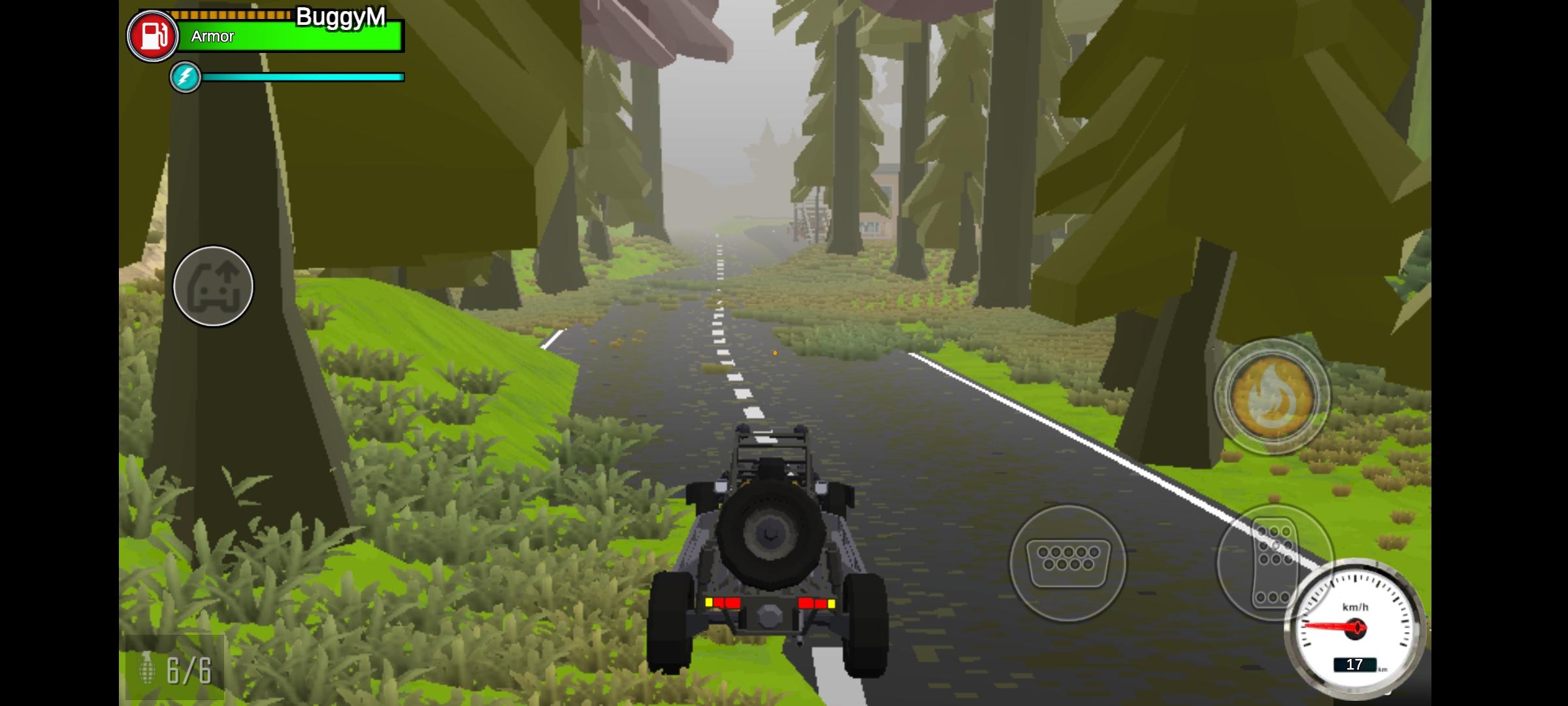Tap the cyan lightning energy icon
Screen dimensions: 1568x706
tap(185, 77)
